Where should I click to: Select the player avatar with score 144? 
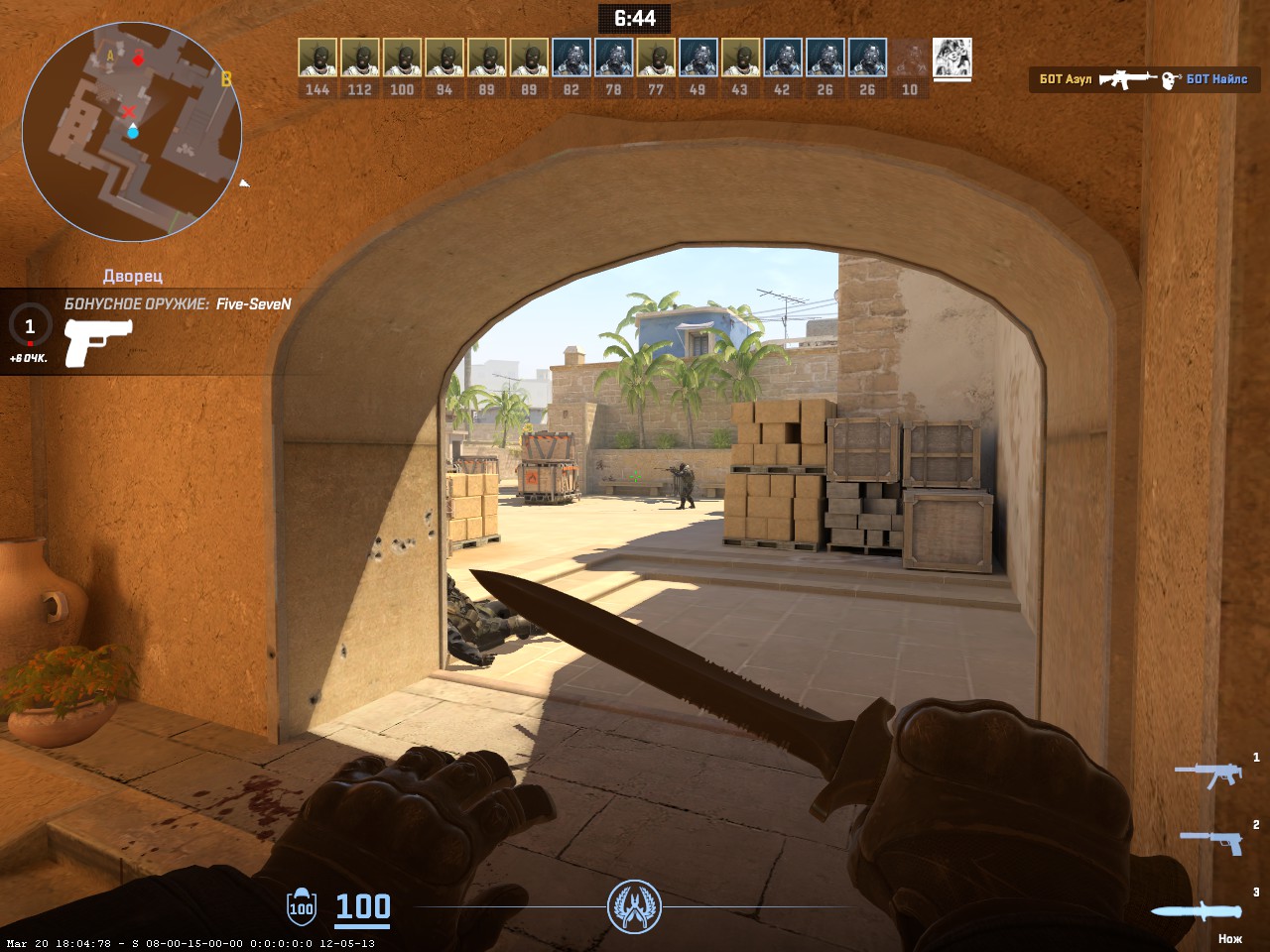point(317,59)
